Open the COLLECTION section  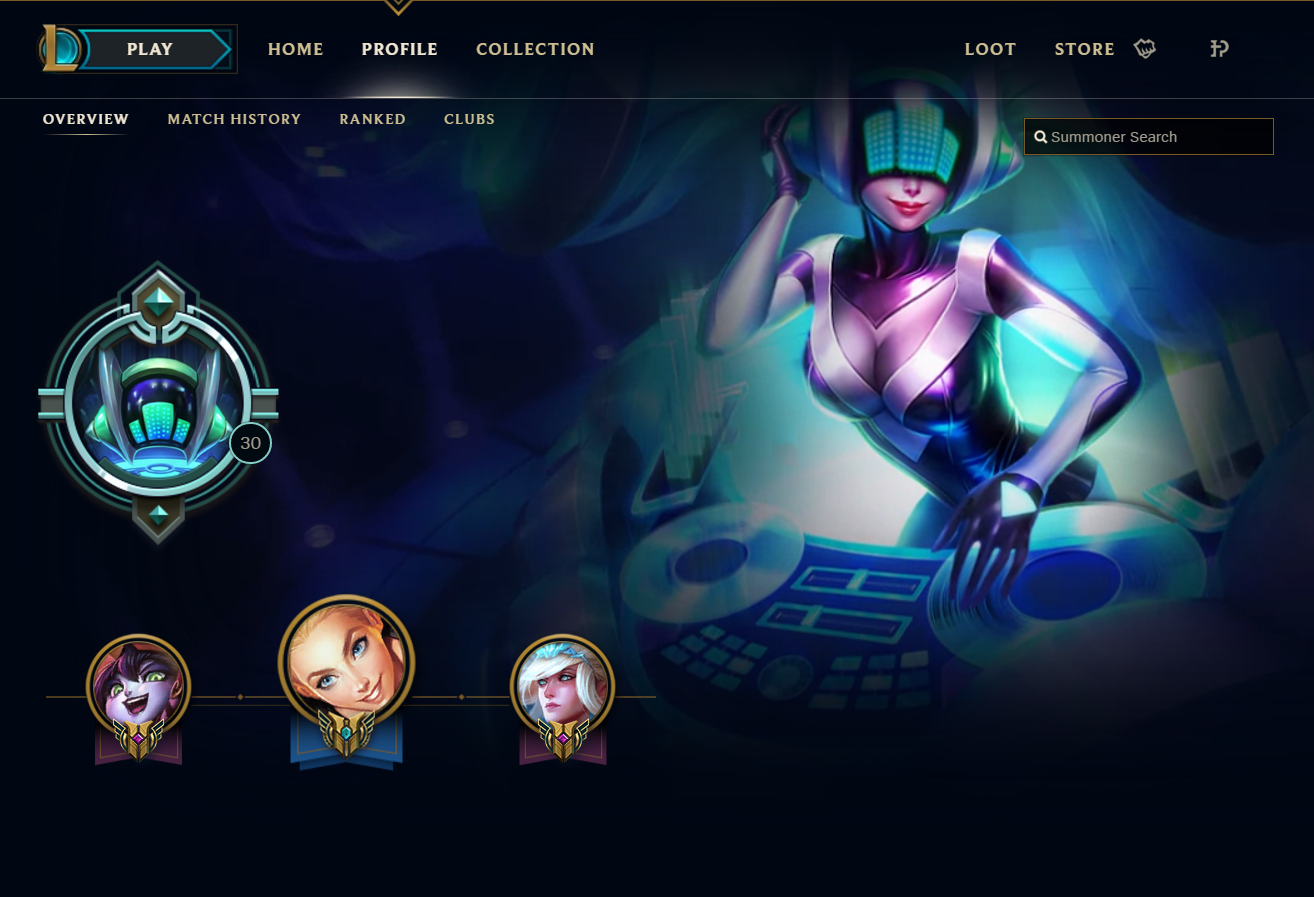pos(535,48)
